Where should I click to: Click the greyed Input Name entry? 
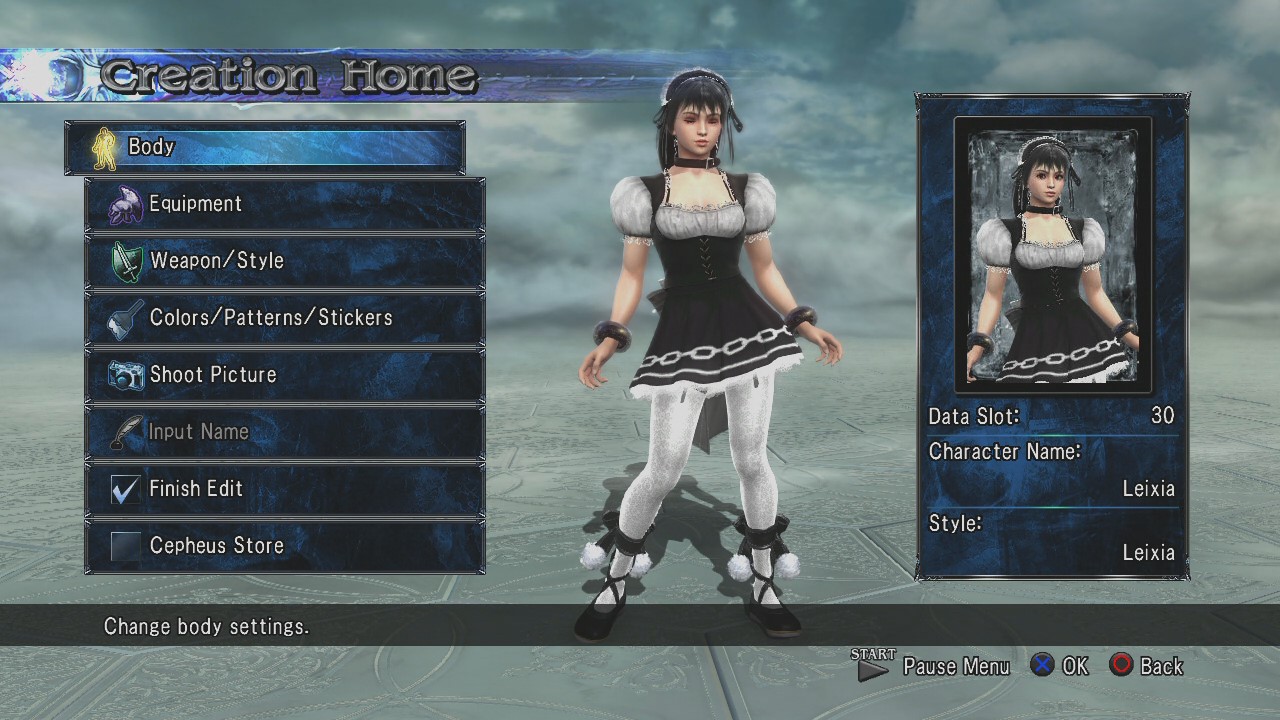pyautogui.click(x=284, y=432)
